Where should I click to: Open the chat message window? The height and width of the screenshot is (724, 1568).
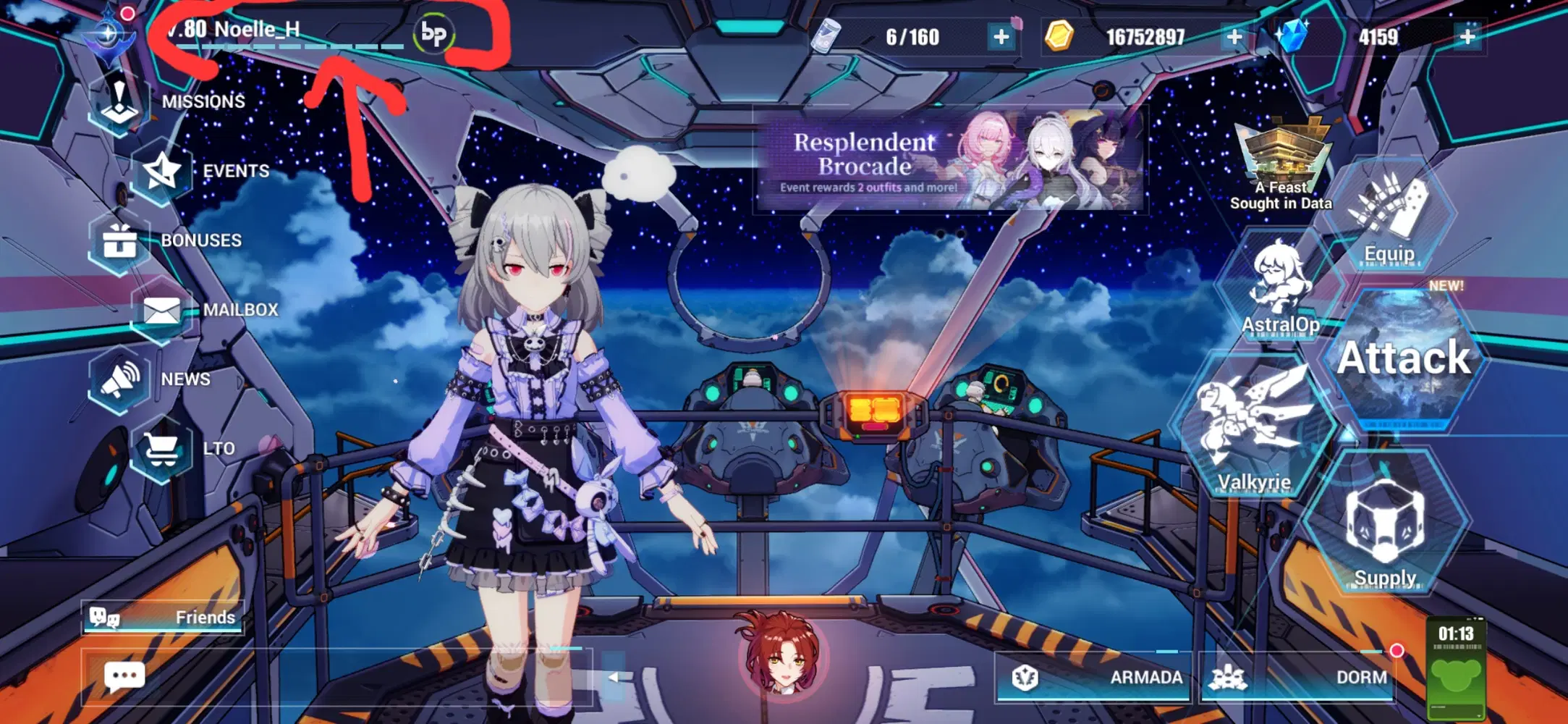tap(123, 675)
